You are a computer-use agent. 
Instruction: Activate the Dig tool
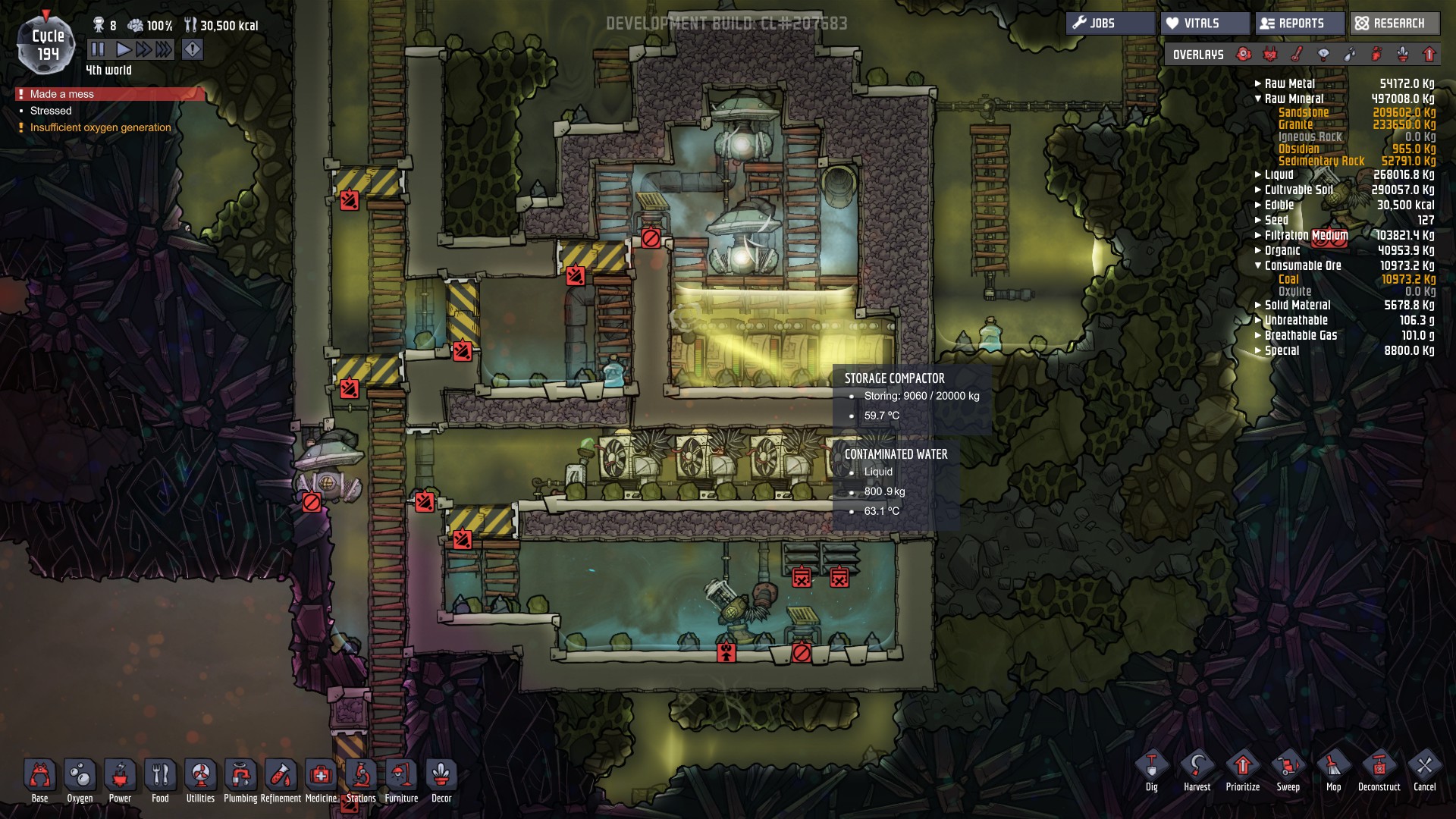[1152, 770]
